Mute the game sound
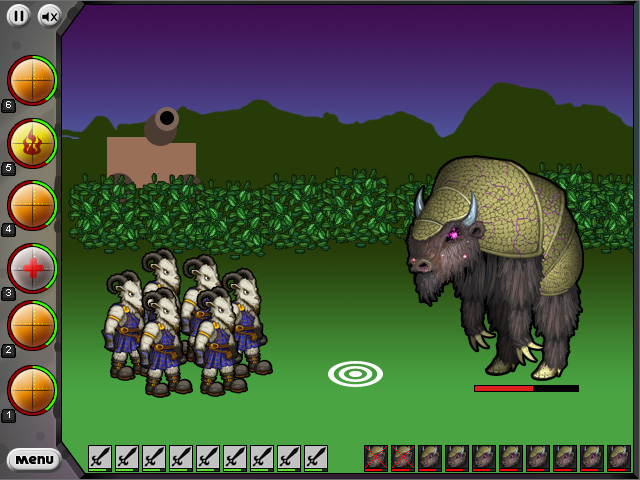Screen dimensions: 640x480 tap(49, 15)
